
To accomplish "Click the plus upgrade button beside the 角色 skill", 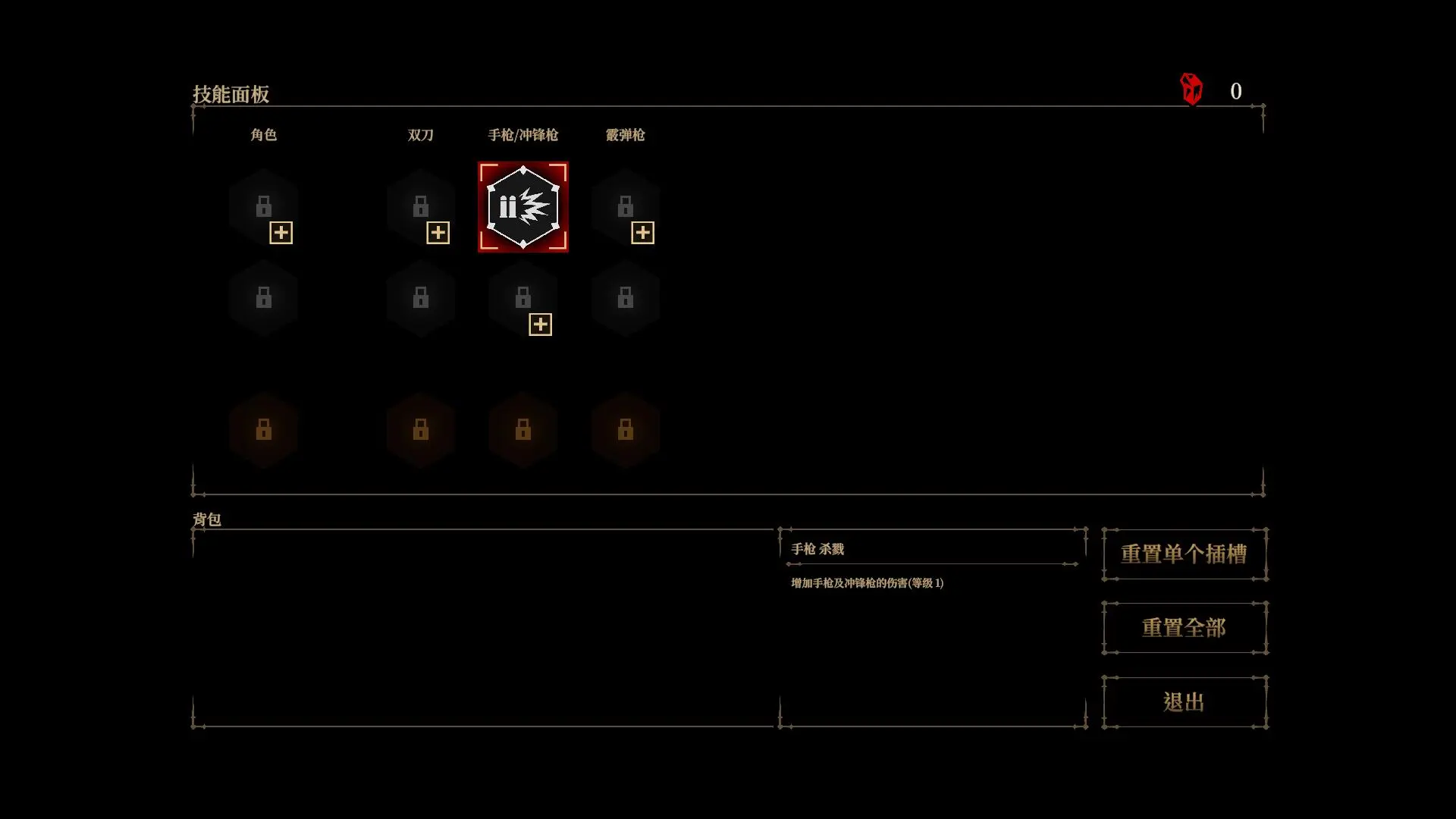I will [281, 233].
